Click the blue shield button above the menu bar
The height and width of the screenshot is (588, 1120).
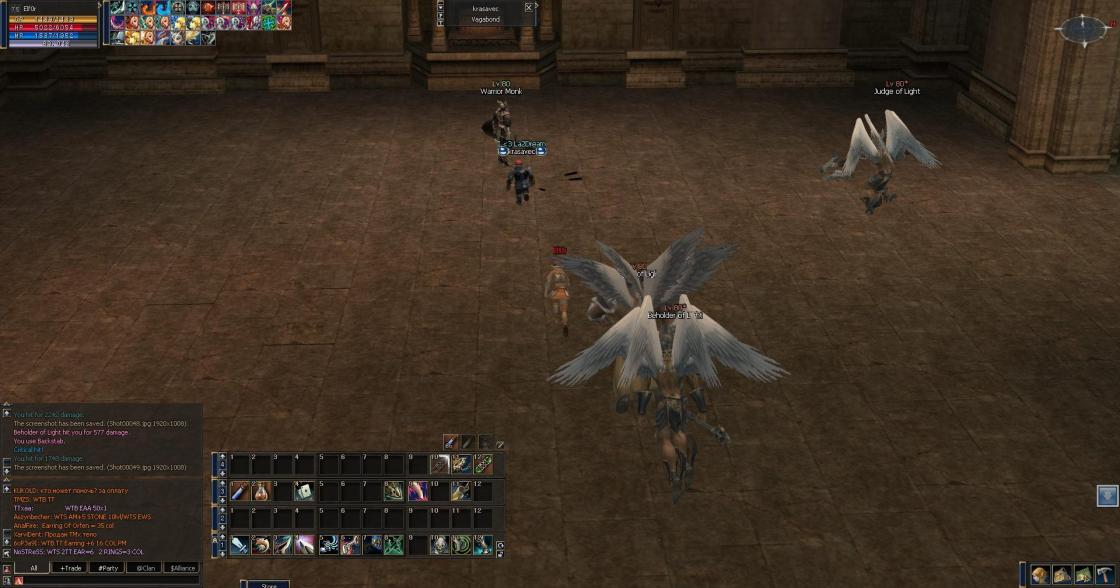click(x=1107, y=496)
